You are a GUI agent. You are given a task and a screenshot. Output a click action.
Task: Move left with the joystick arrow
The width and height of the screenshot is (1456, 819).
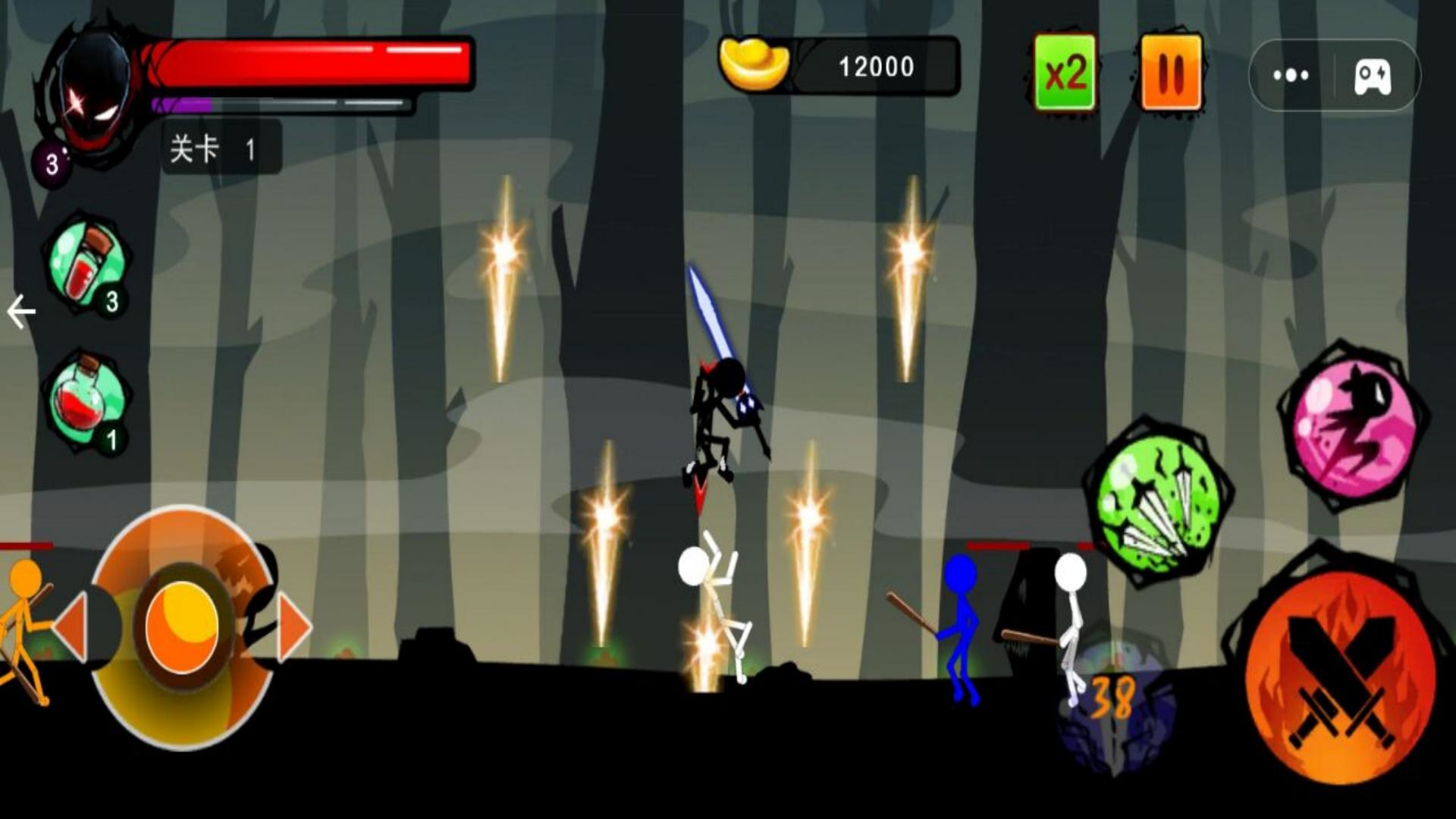[x=71, y=626]
